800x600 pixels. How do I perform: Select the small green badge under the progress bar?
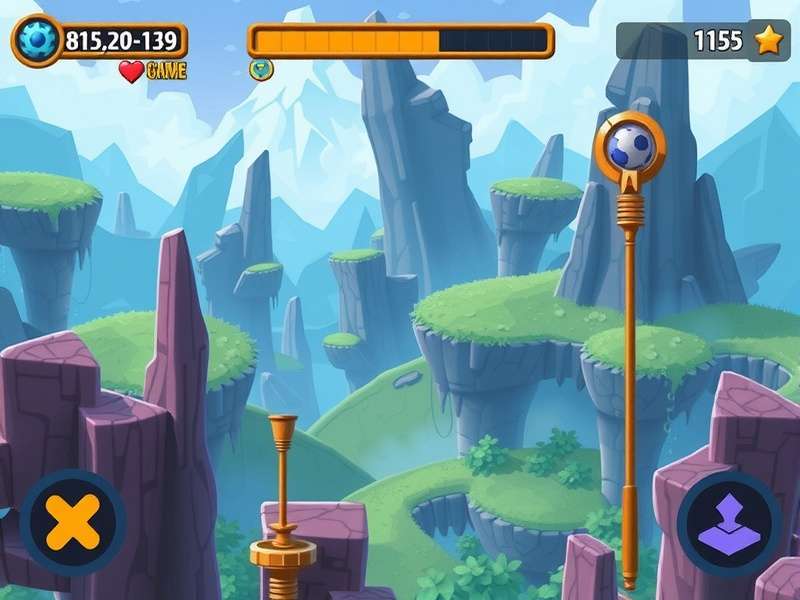pyautogui.click(x=257, y=69)
